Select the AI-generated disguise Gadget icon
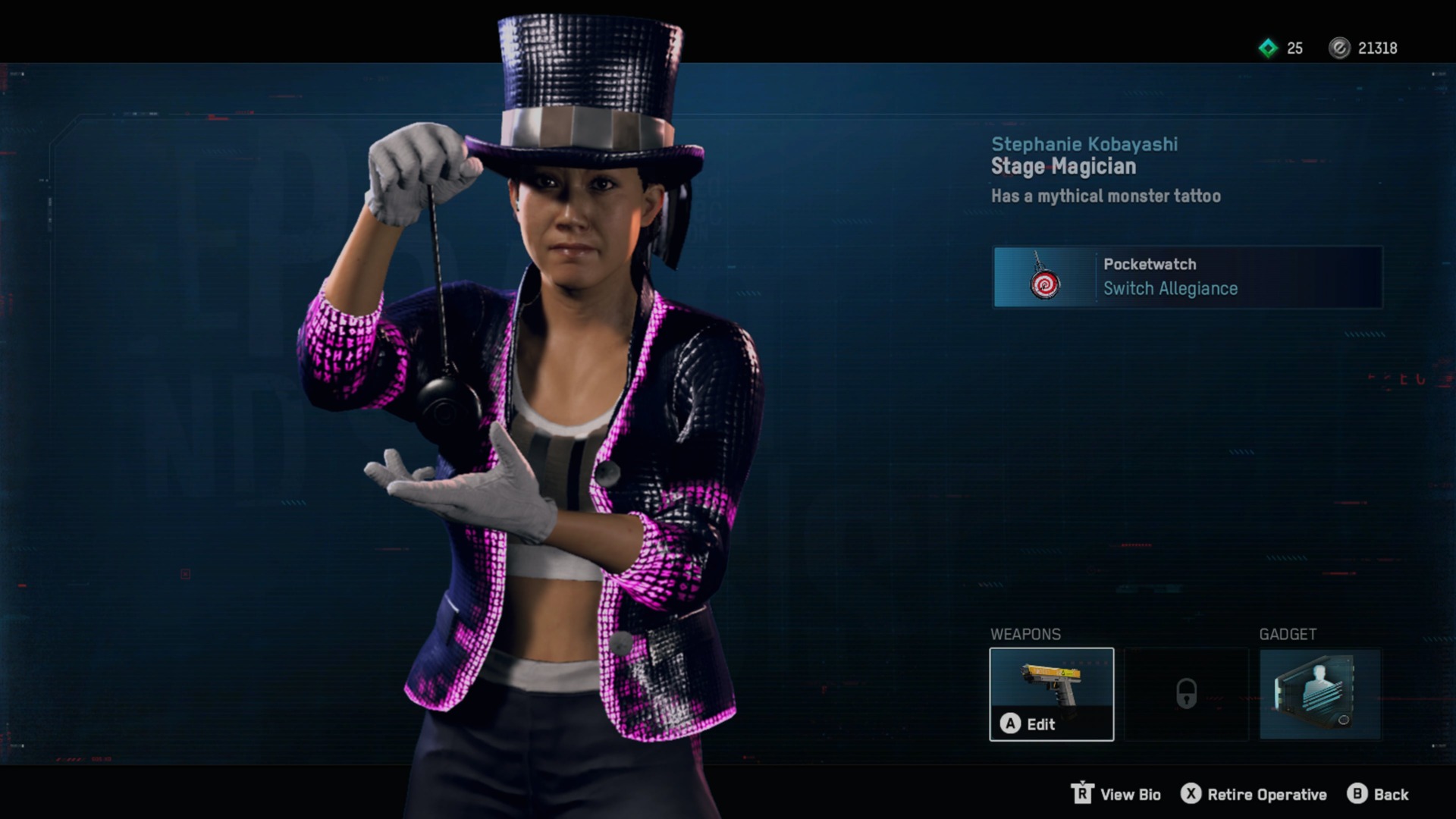 1320,694
